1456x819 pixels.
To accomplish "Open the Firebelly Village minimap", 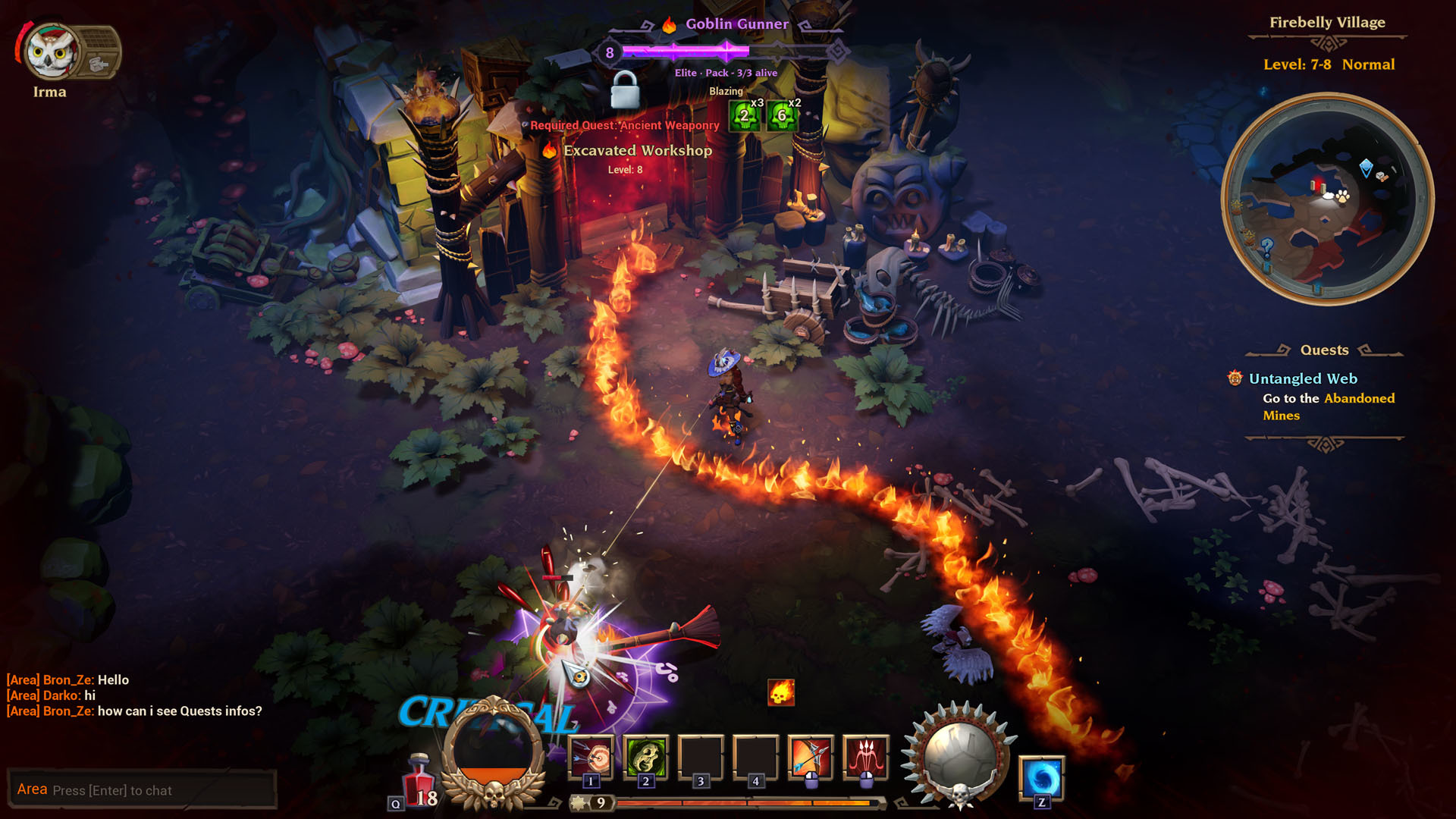I will tap(1326, 199).
